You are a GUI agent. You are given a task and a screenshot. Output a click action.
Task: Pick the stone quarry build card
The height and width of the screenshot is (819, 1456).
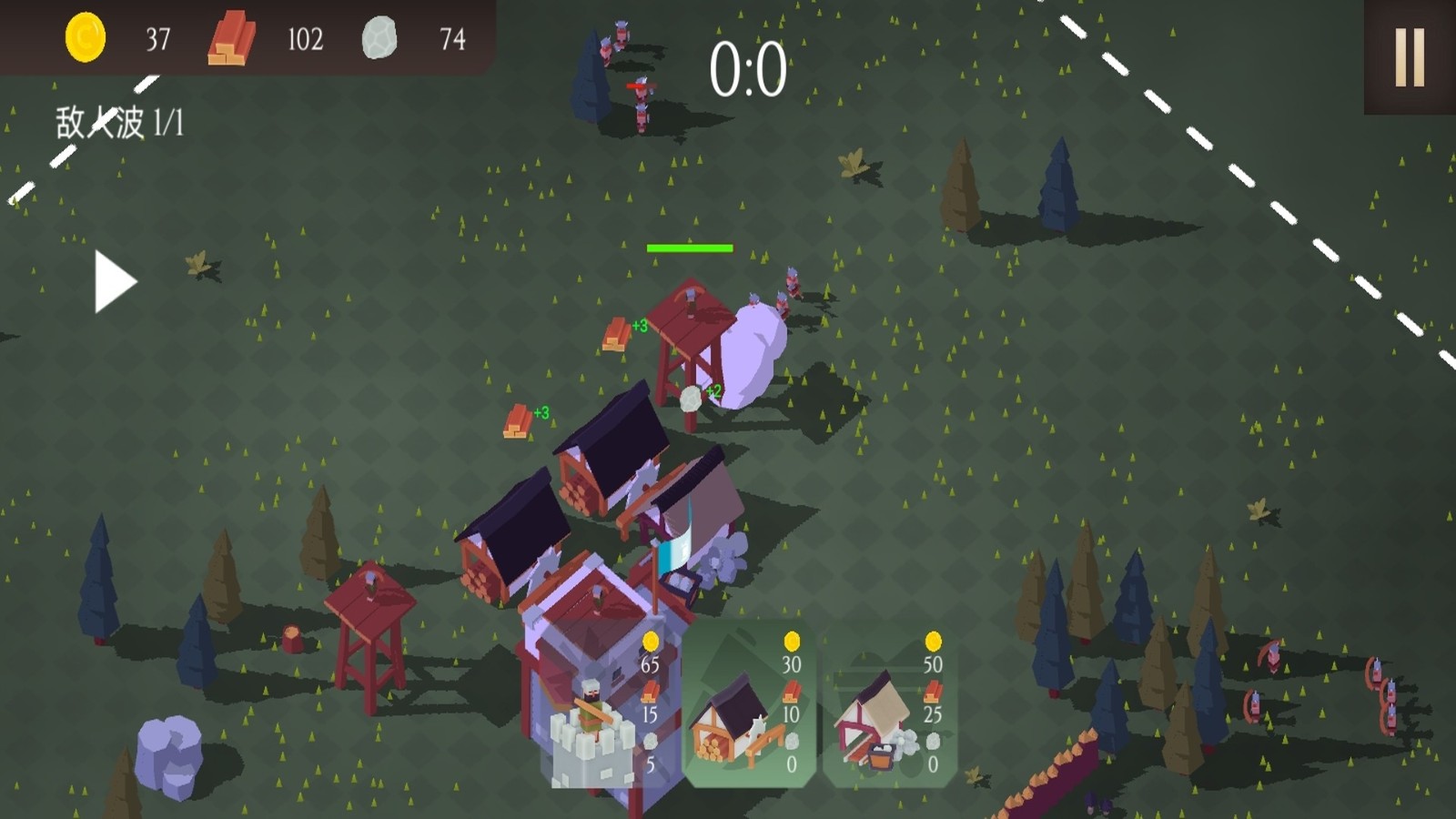(889, 705)
